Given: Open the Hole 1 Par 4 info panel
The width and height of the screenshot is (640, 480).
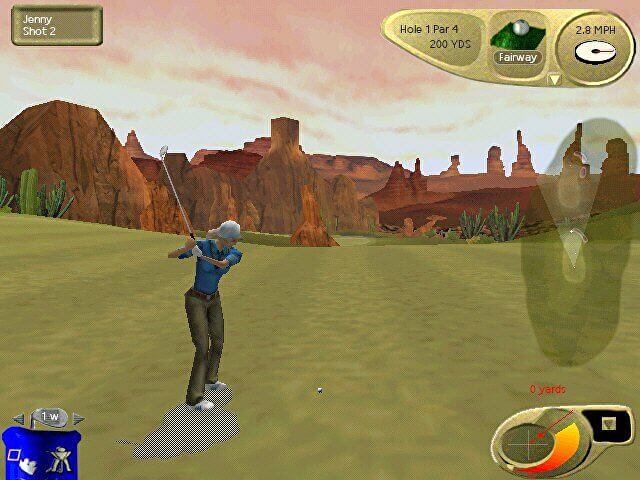Looking at the screenshot, I should (x=436, y=37).
